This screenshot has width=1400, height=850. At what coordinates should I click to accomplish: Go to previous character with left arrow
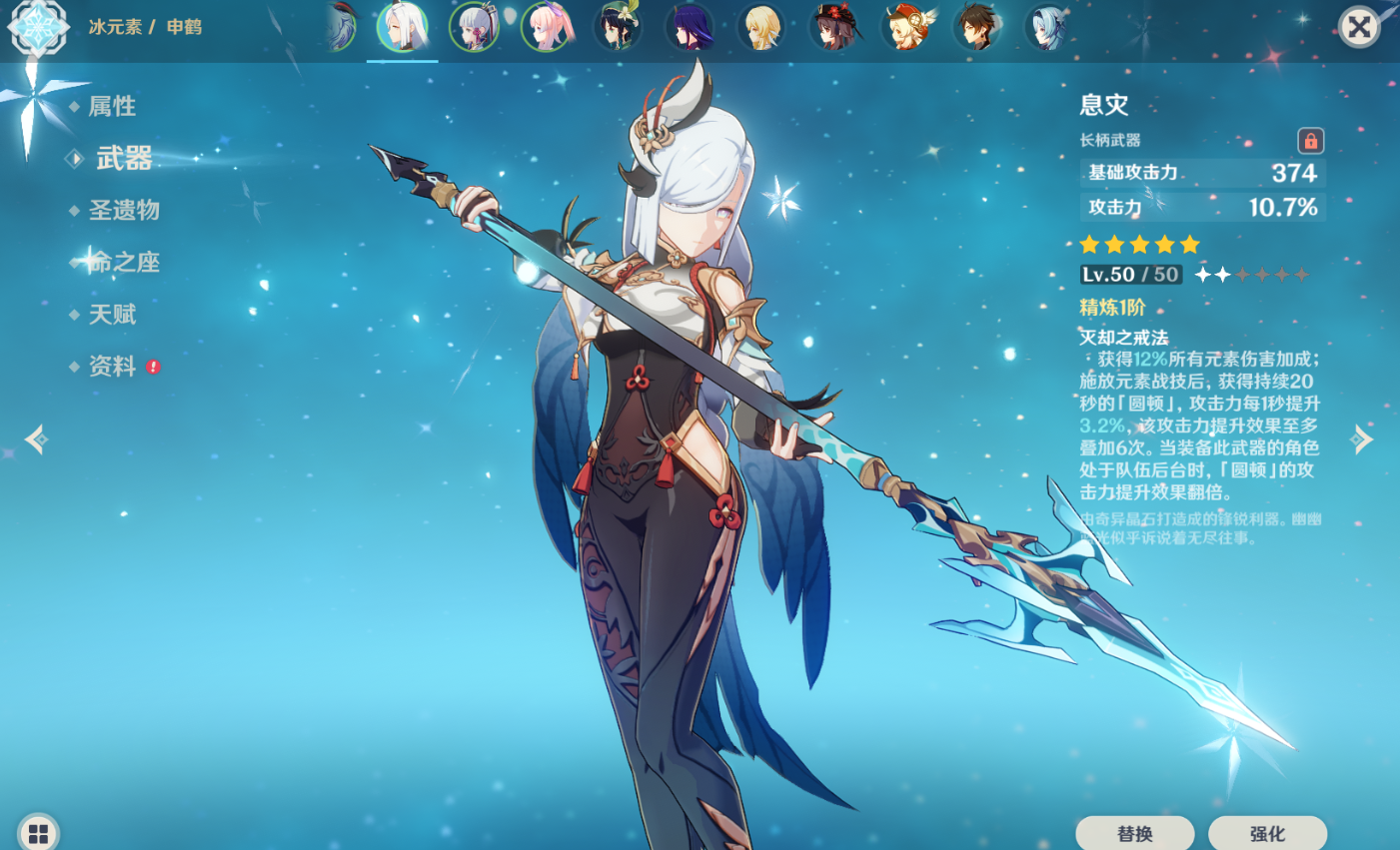[x=37, y=439]
